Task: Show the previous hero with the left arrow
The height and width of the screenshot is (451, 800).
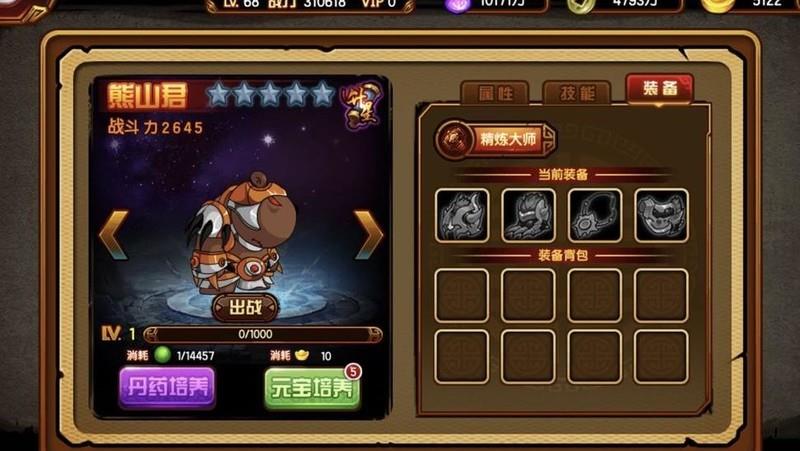Action: click(x=112, y=234)
